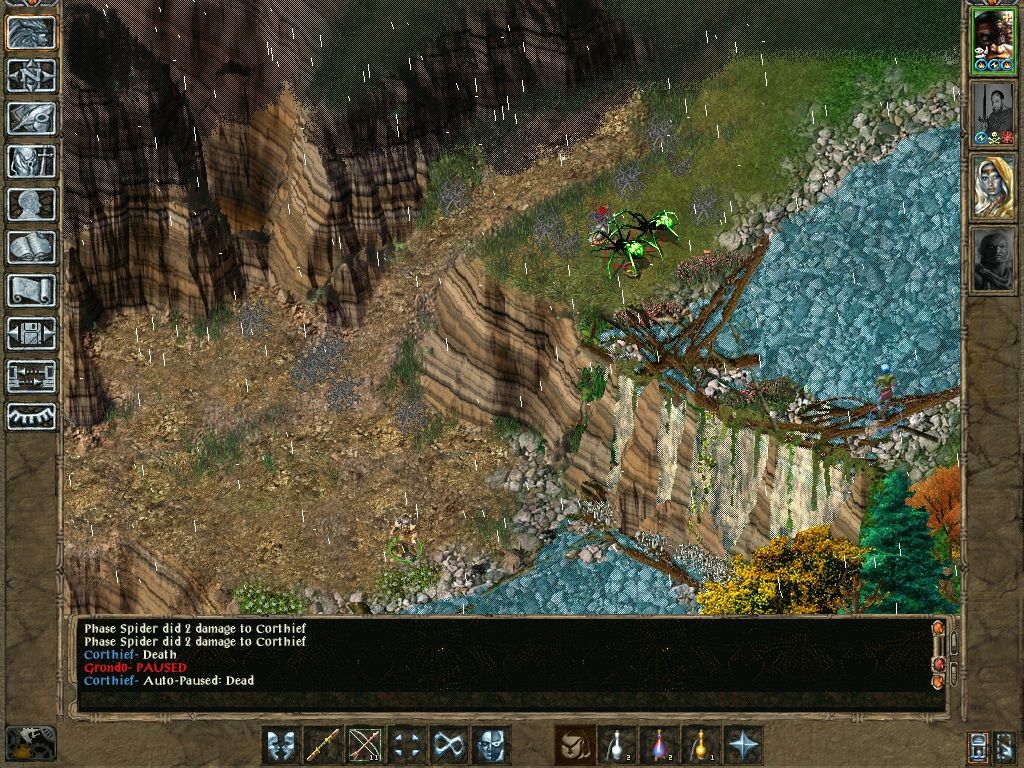This screenshot has height=768, width=1024.
Task: Open the character record silhouette button
Action: tap(31, 204)
